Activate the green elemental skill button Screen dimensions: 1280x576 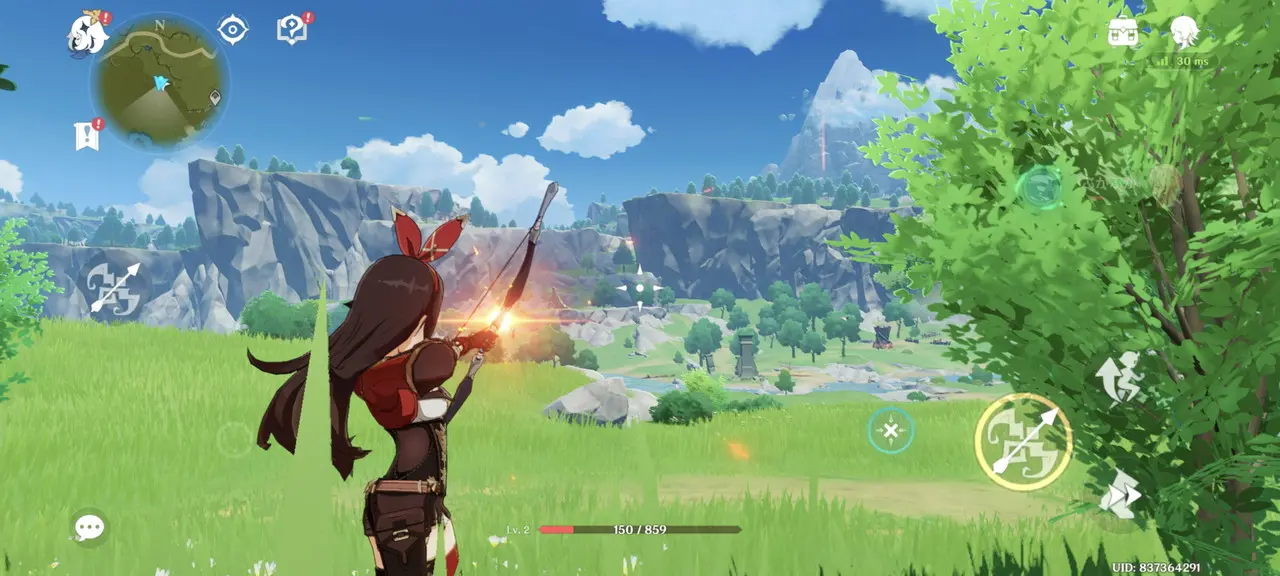click(x=1040, y=187)
